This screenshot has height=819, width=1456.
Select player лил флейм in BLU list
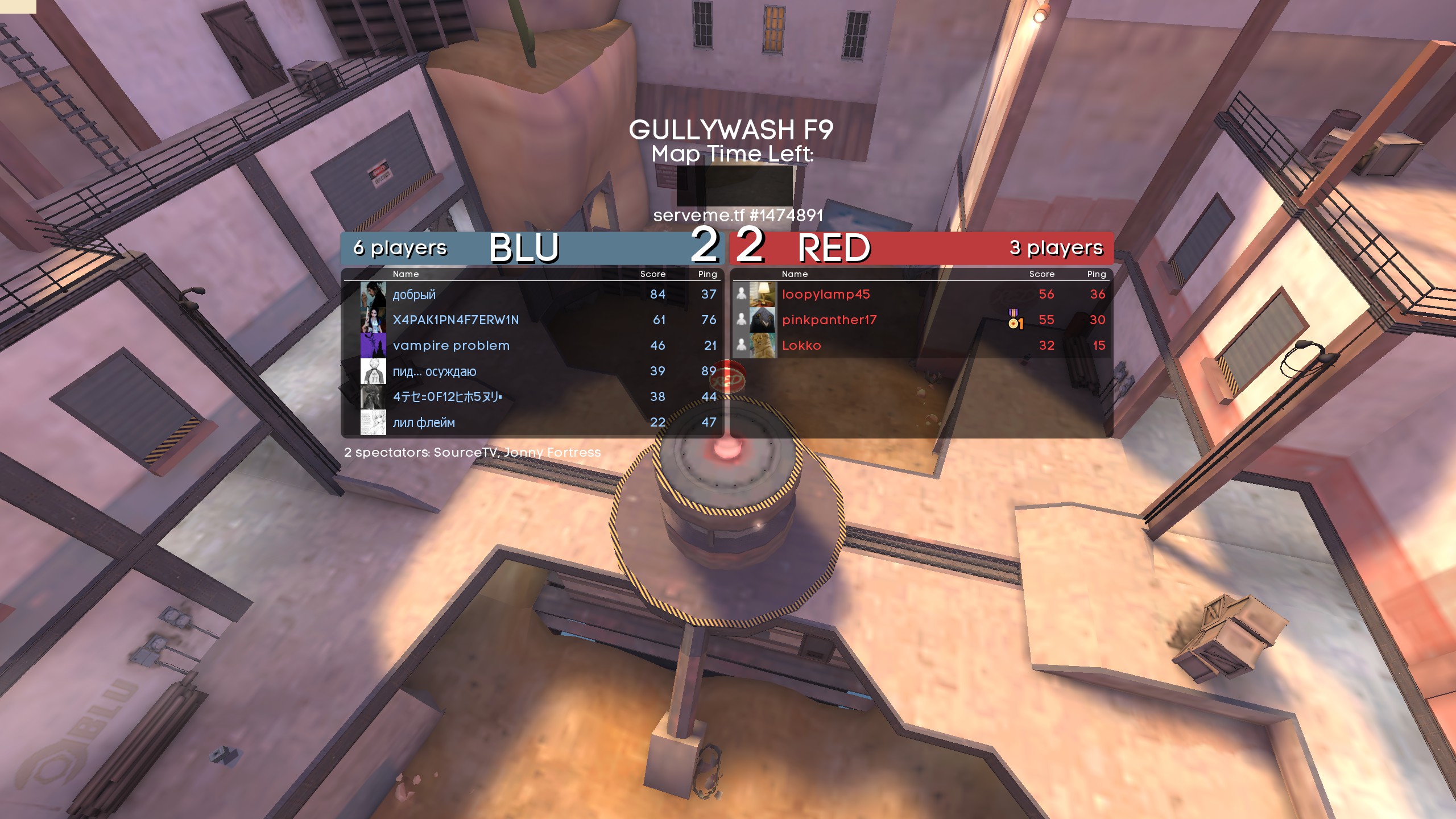(424, 423)
